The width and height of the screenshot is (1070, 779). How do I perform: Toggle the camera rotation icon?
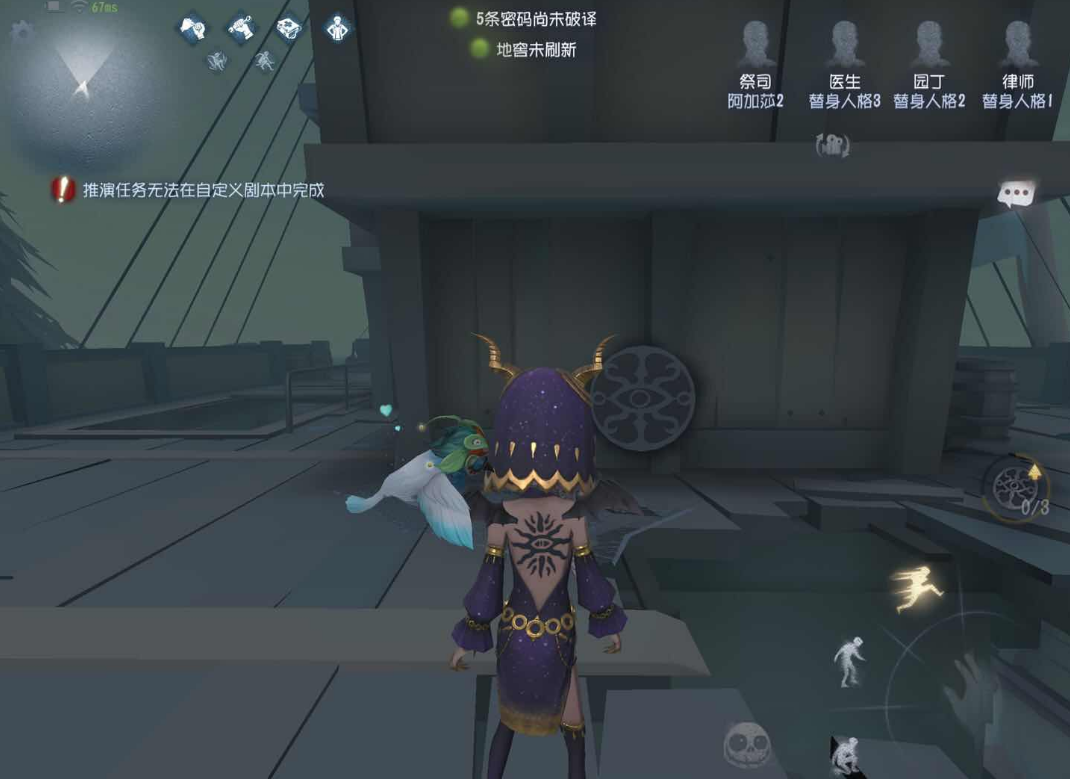[833, 146]
